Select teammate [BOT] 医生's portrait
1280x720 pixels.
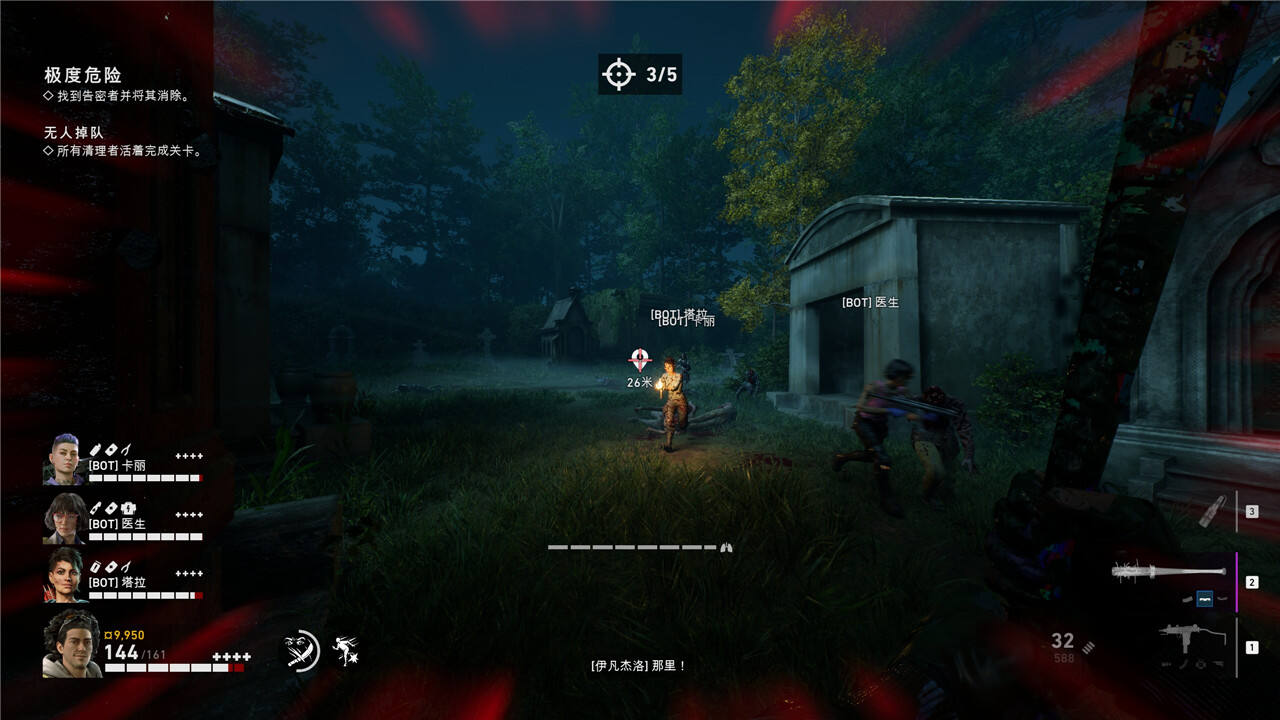(x=63, y=518)
